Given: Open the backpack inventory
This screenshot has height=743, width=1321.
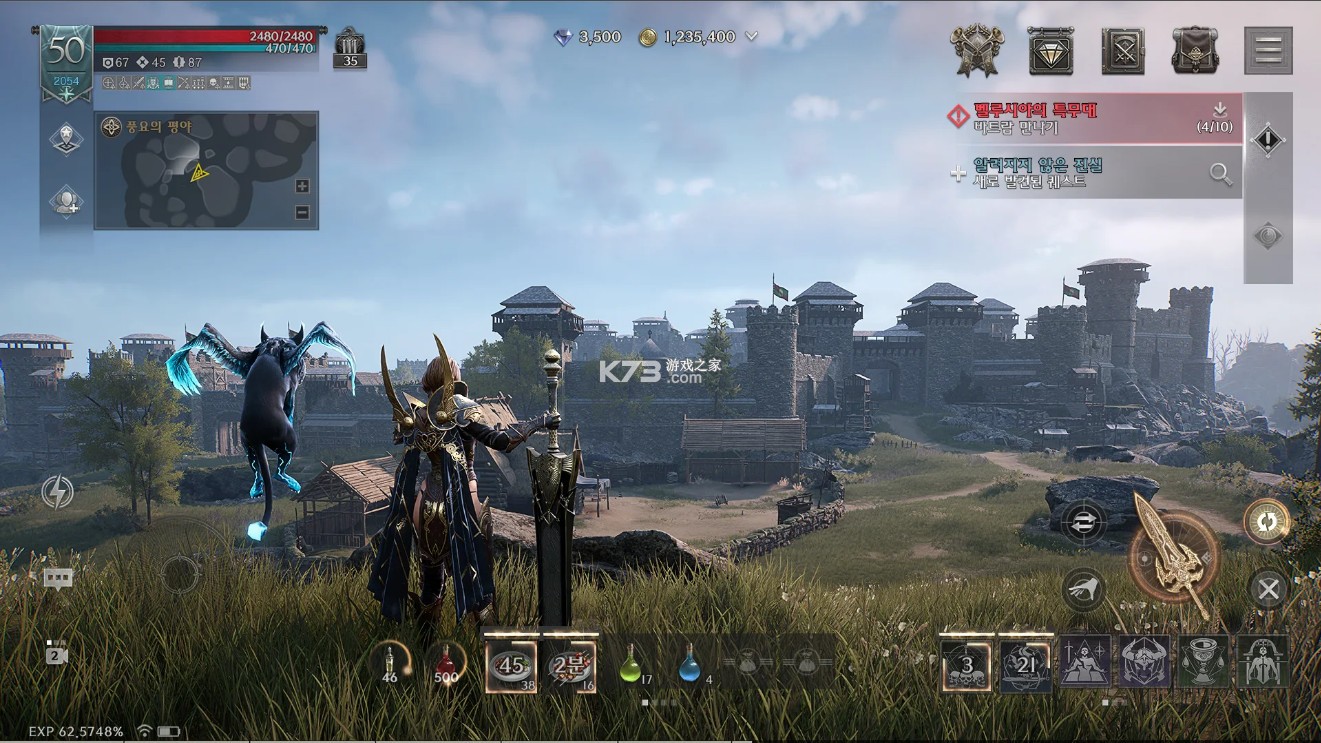Looking at the screenshot, I should [x=1195, y=50].
